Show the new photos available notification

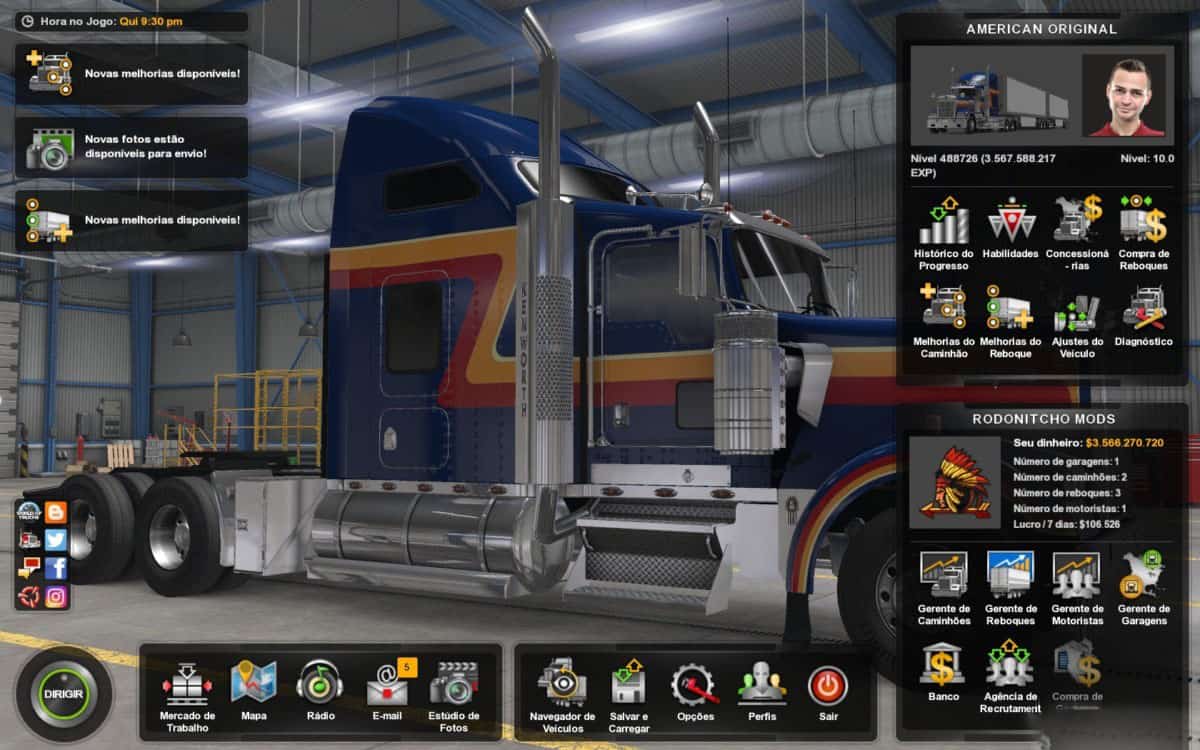pyautogui.click(x=131, y=147)
